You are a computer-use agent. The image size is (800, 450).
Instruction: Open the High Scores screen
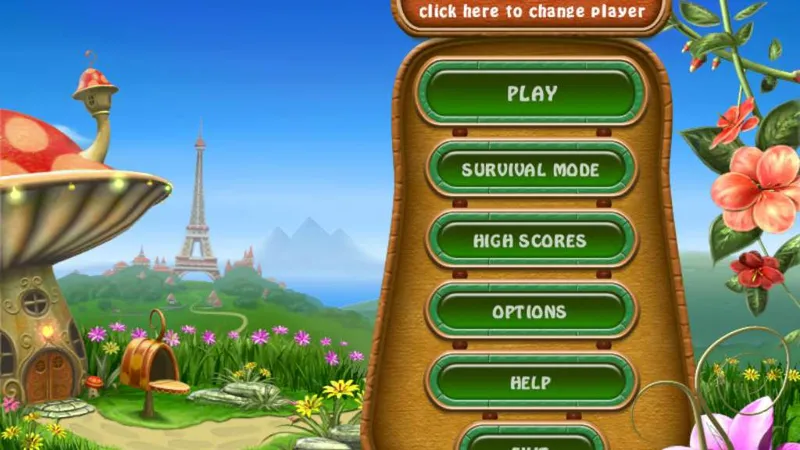[531, 240]
